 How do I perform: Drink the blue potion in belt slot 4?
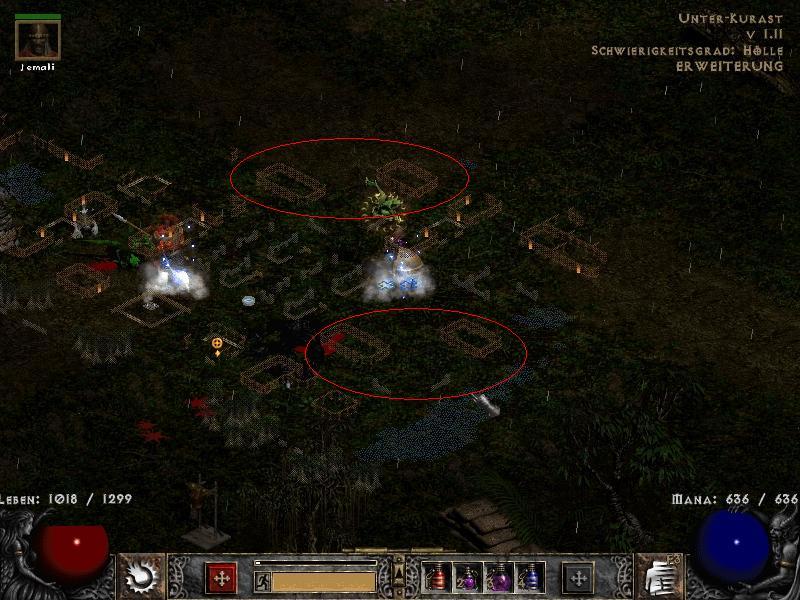click(530, 578)
